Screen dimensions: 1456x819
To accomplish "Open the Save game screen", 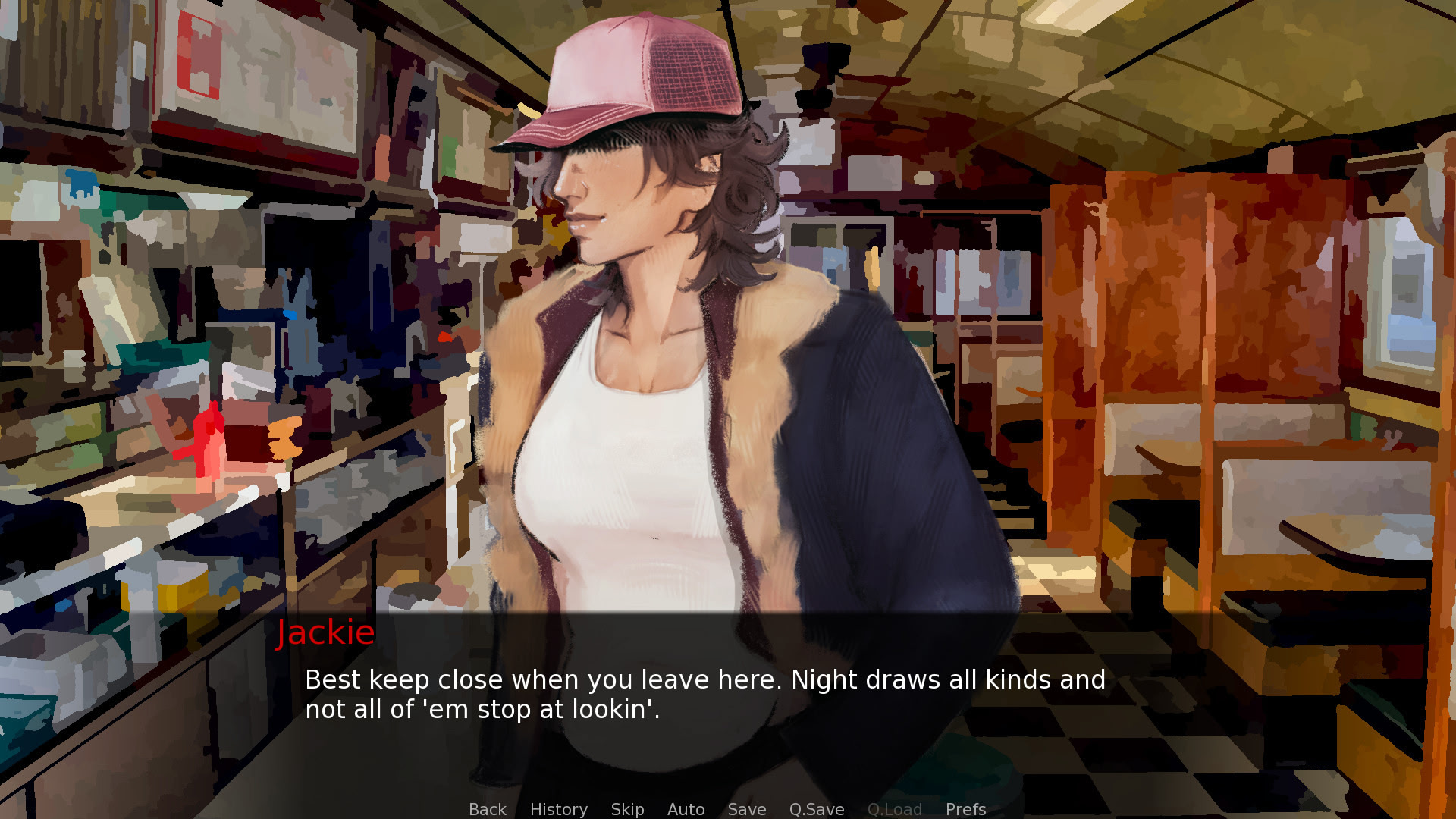I will coord(746,809).
